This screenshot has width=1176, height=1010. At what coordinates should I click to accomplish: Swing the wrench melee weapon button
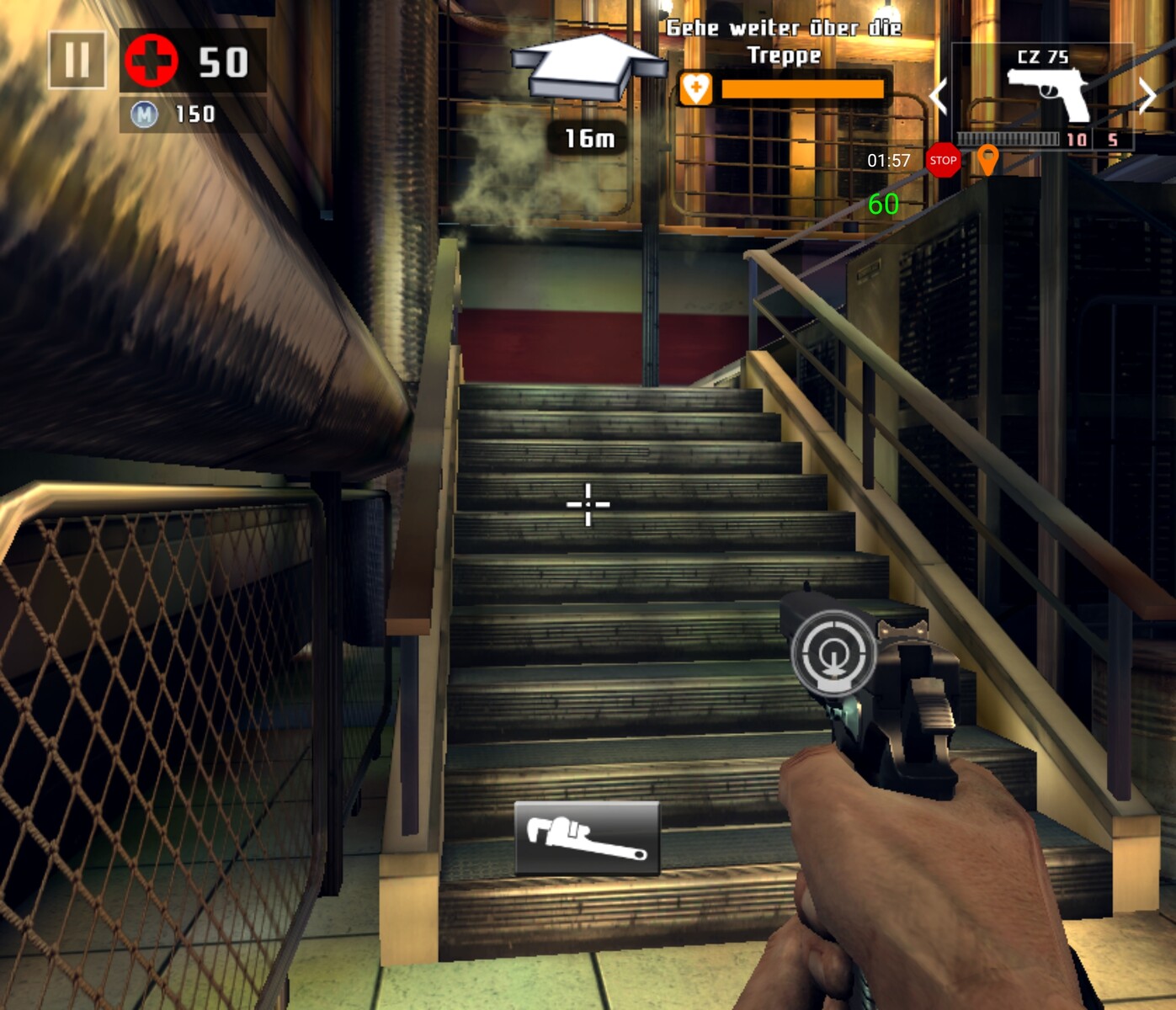pos(587,837)
